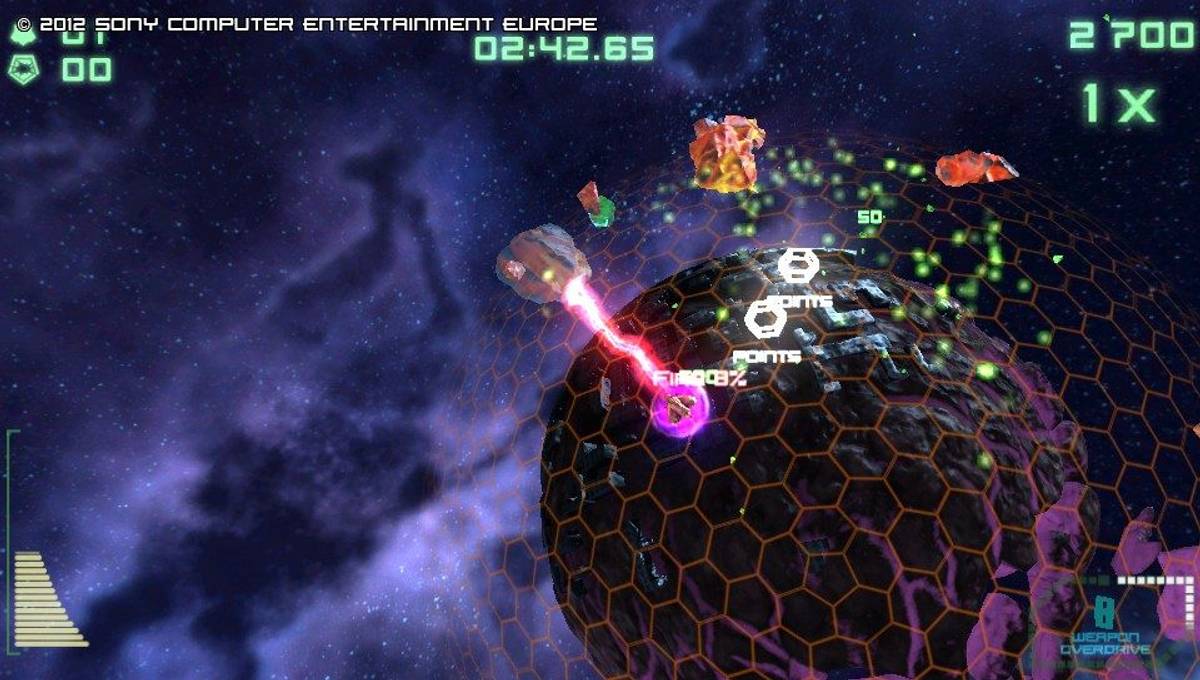Tap the pentagon bomb icon

pyautogui.click(x=21, y=69)
